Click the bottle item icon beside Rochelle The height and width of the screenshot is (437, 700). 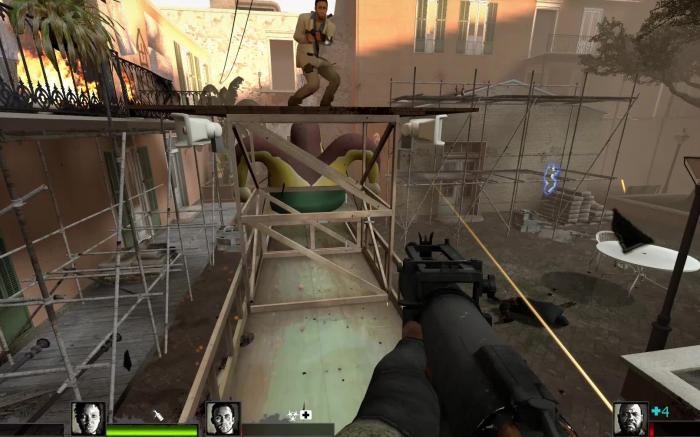(x=158, y=414)
